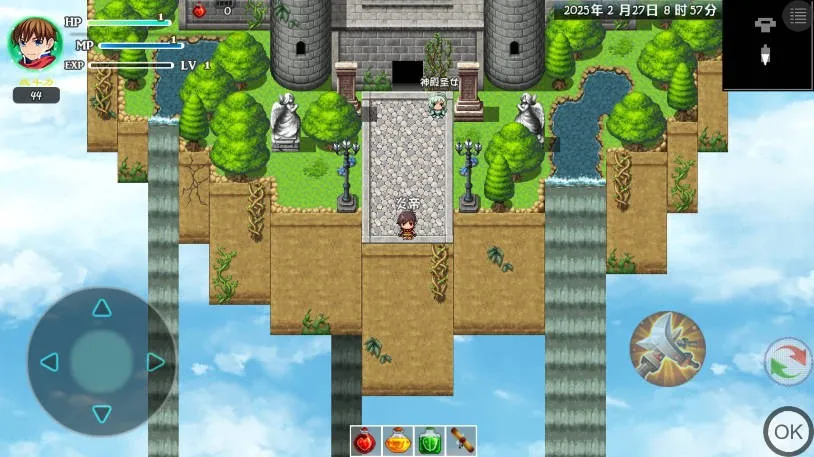
Task: Tap the OK confirm button
Action: [788, 431]
